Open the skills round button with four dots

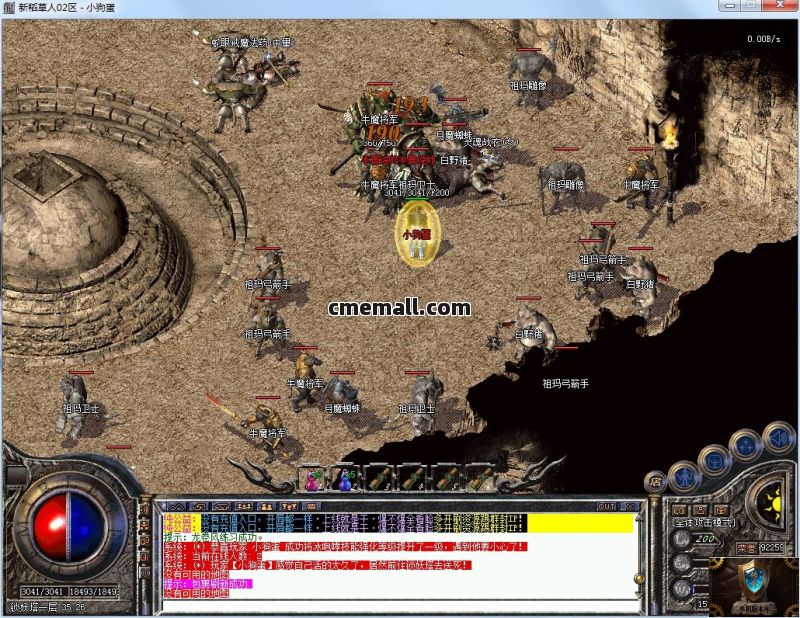coord(745,445)
